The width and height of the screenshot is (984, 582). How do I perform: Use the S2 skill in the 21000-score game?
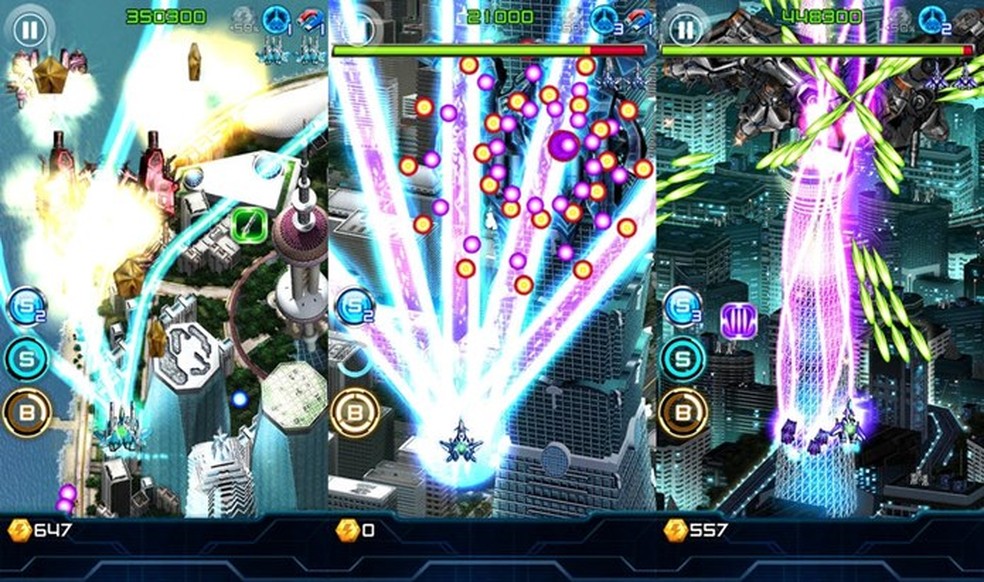click(354, 307)
